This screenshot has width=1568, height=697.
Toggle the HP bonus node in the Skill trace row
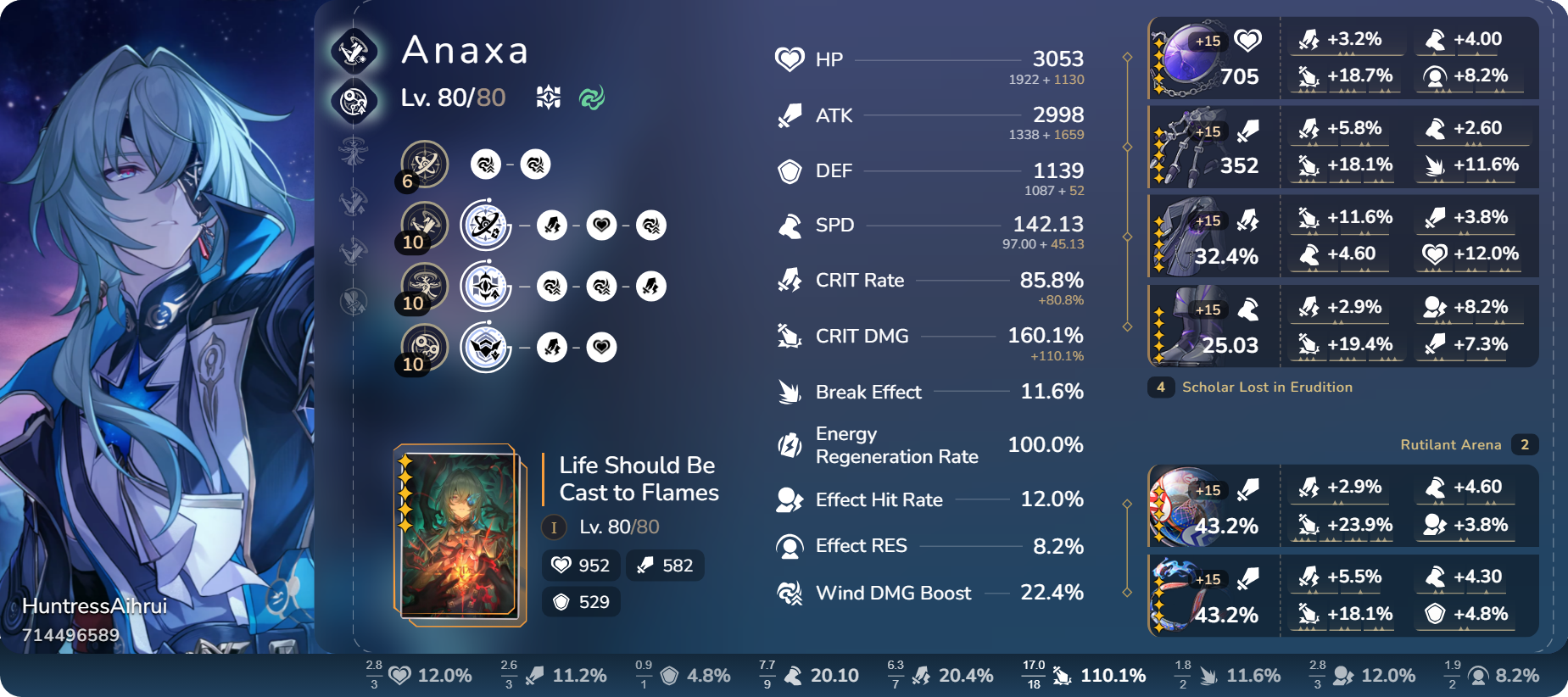[x=602, y=226]
